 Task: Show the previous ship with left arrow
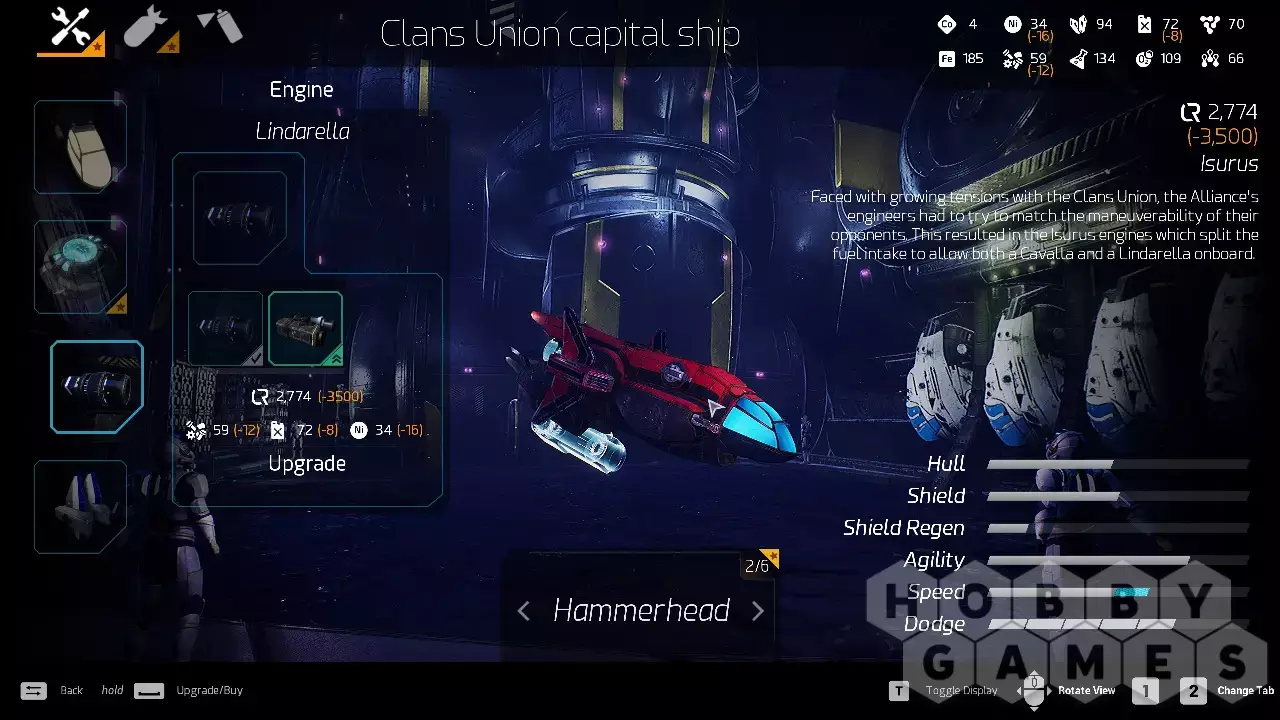[524, 611]
